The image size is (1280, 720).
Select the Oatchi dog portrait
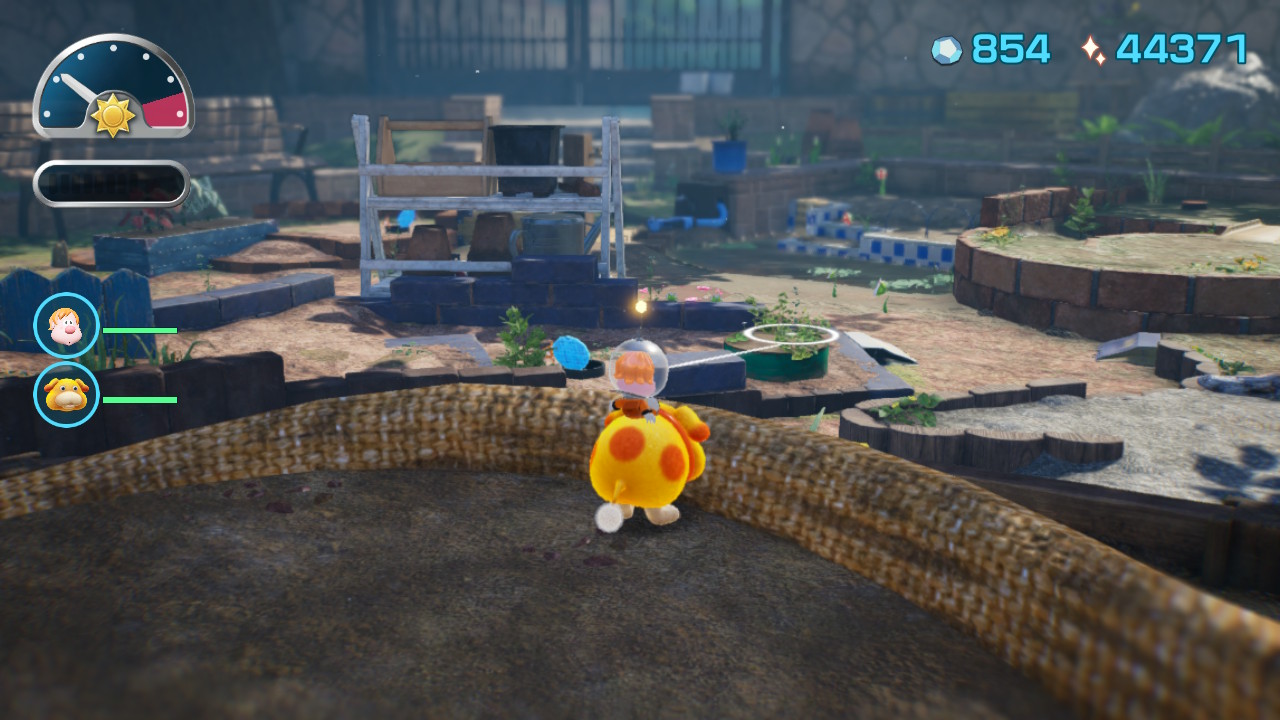tap(67, 395)
